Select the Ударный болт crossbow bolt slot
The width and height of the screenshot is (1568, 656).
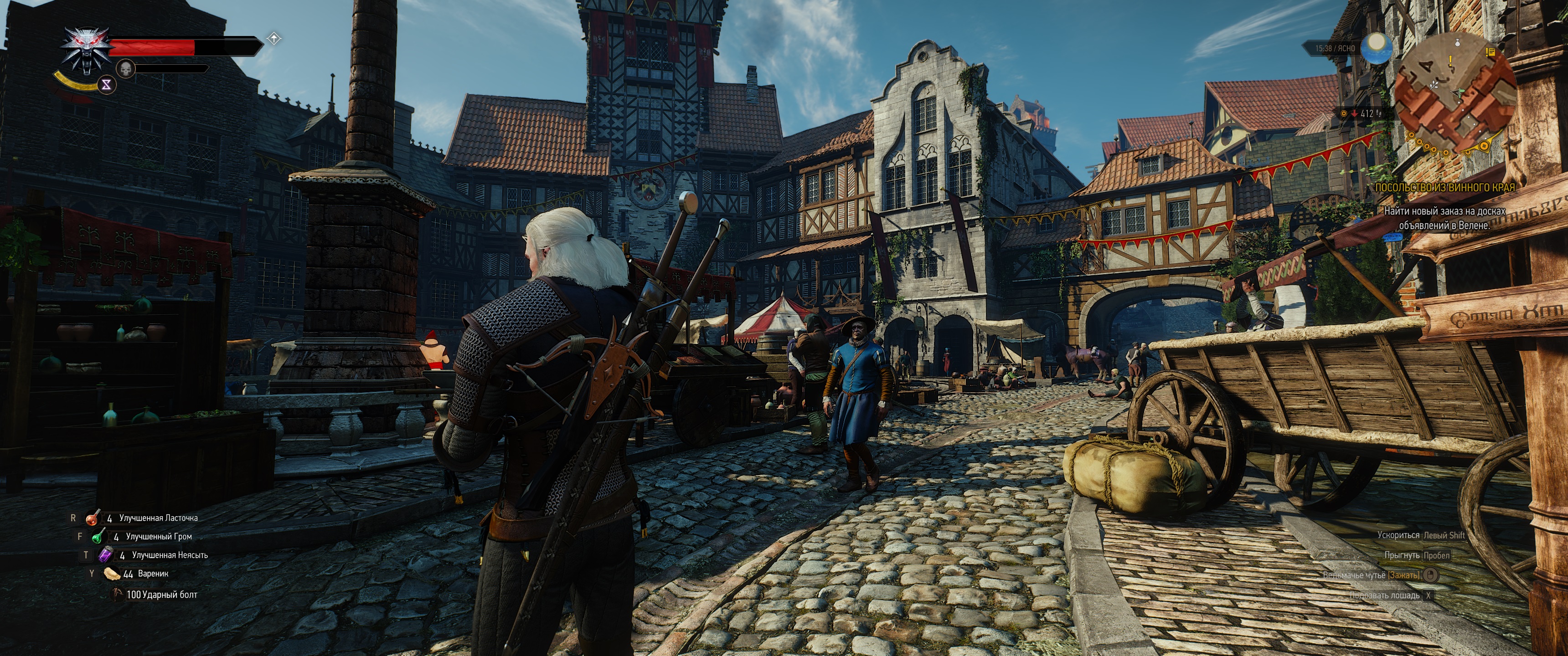pos(118,594)
